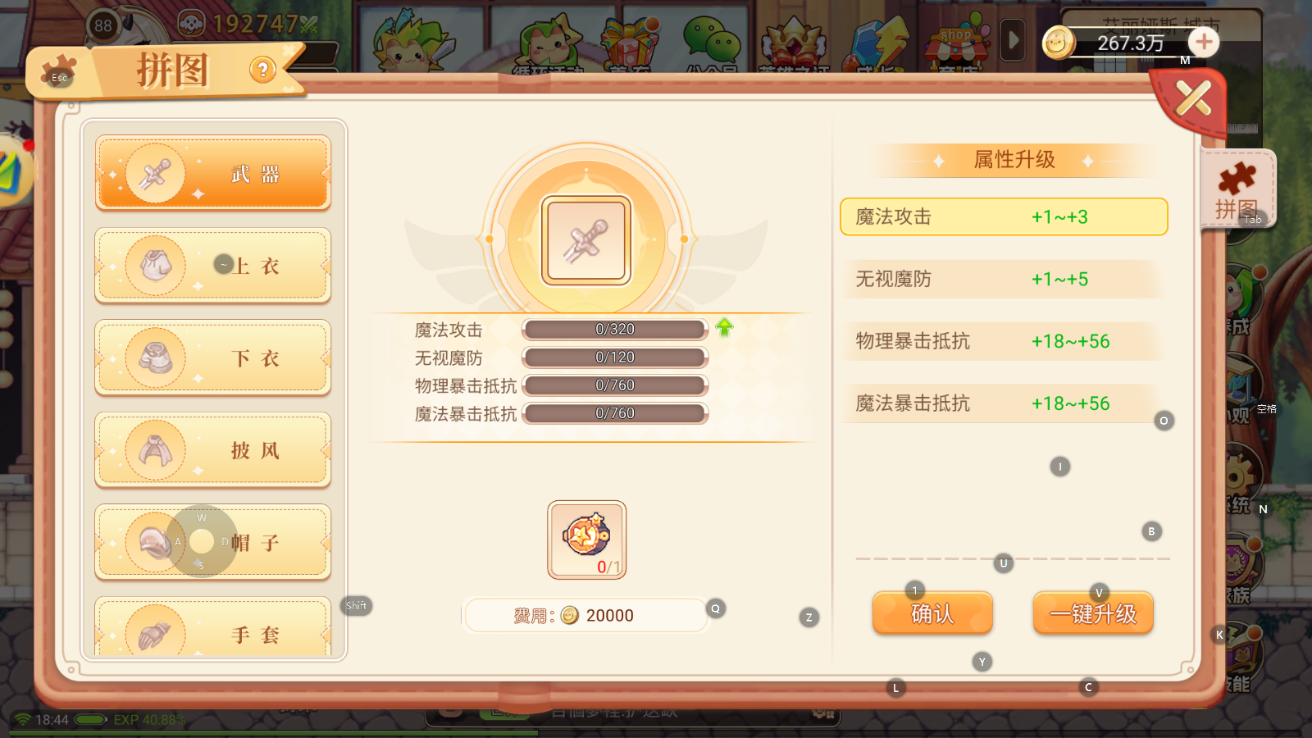
Task: Select the 无视魔防 attribute upgrade row
Action: (1004, 279)
